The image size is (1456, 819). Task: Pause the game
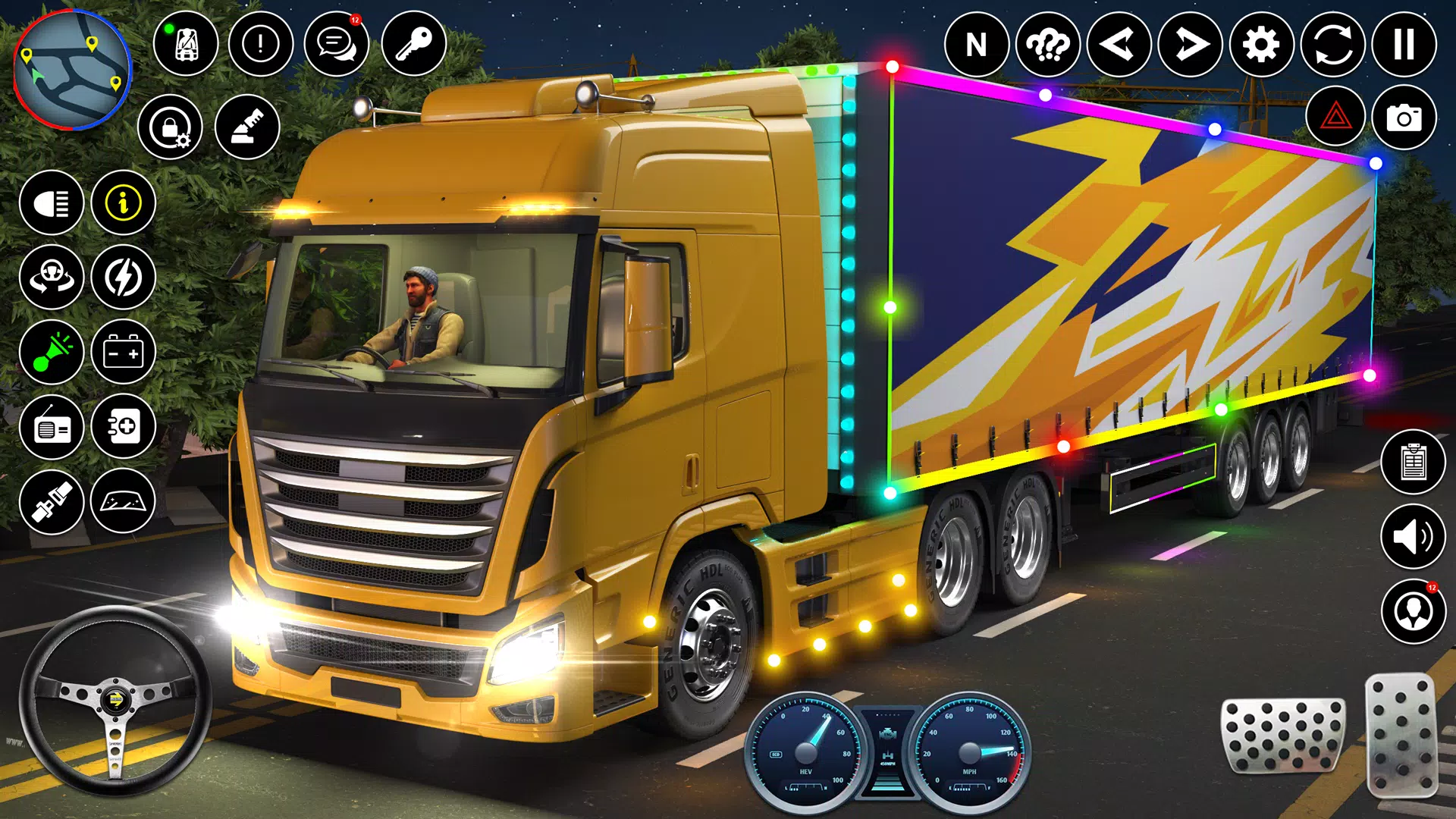pos(1404,45)
